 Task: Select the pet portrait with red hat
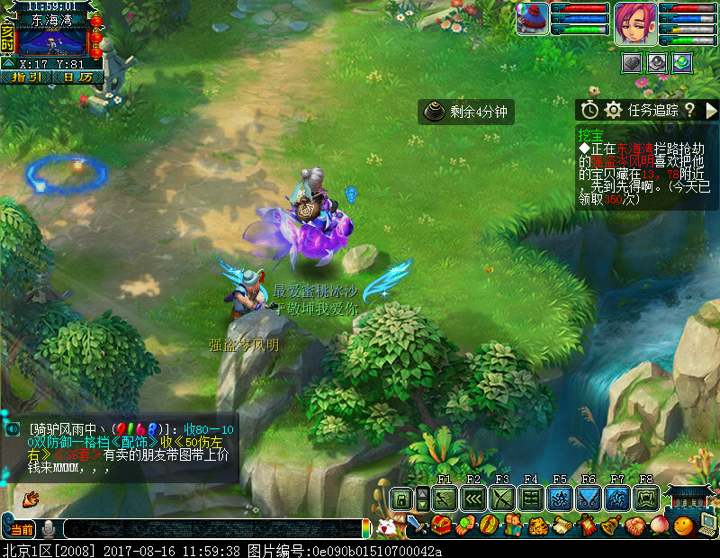coord(532,19)
